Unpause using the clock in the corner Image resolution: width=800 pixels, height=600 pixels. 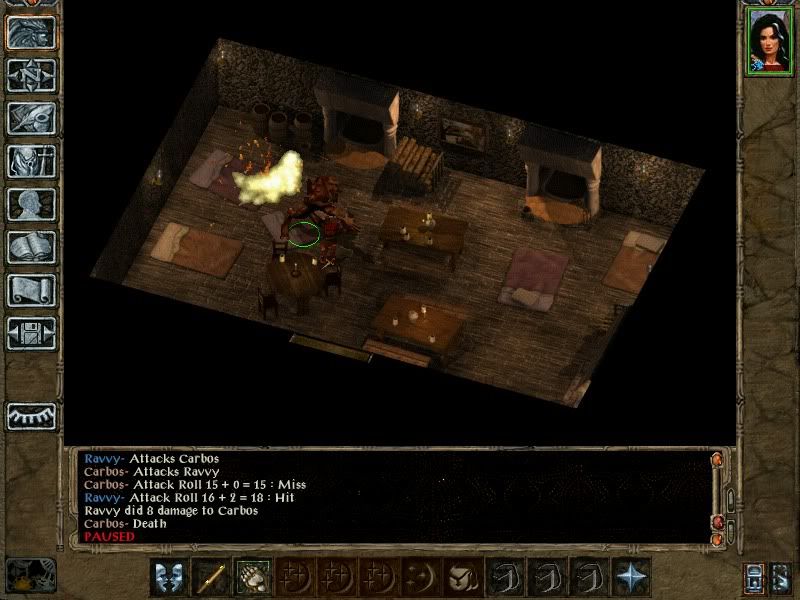(28, 574)
